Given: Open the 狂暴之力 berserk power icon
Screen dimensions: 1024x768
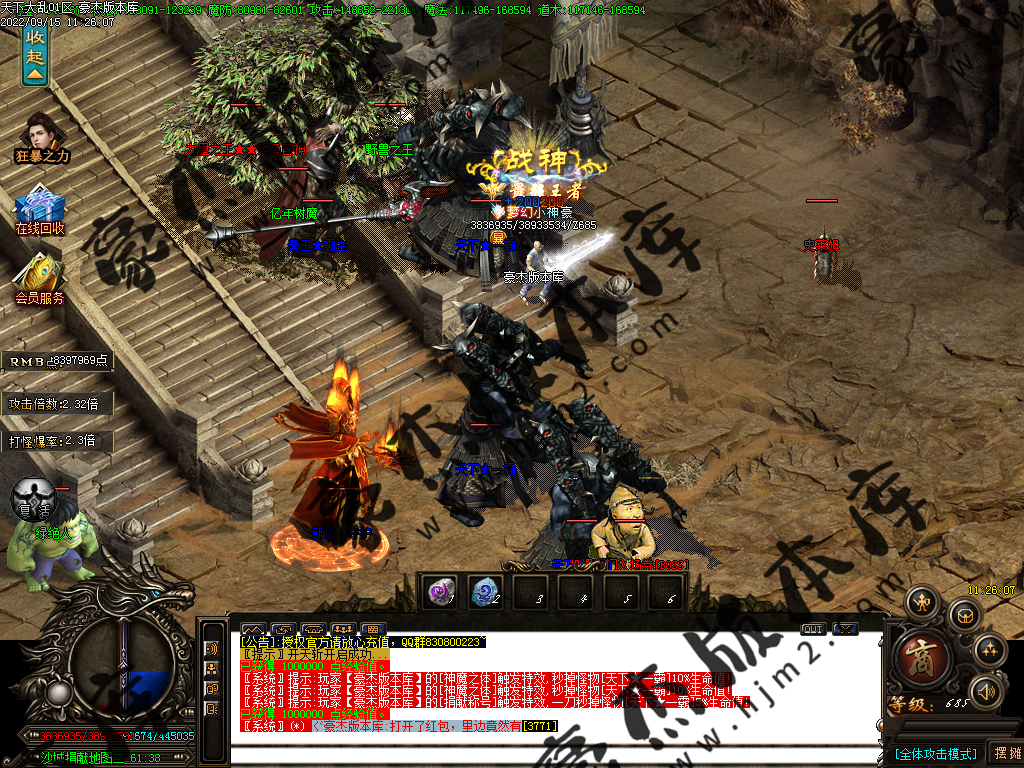Looking at the screenshot, I should (41, 134).
